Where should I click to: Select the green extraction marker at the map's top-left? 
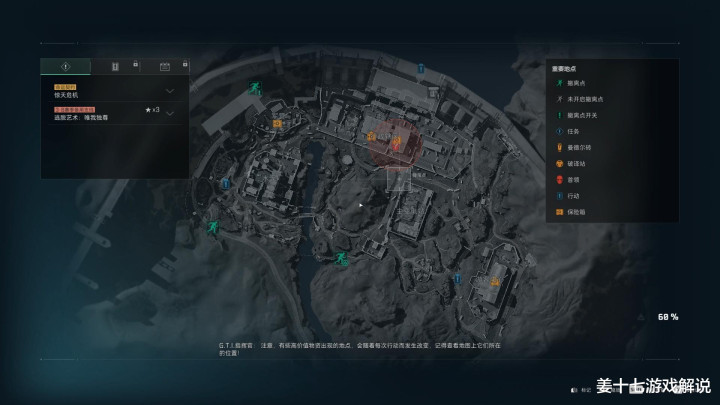pos(257,87)
